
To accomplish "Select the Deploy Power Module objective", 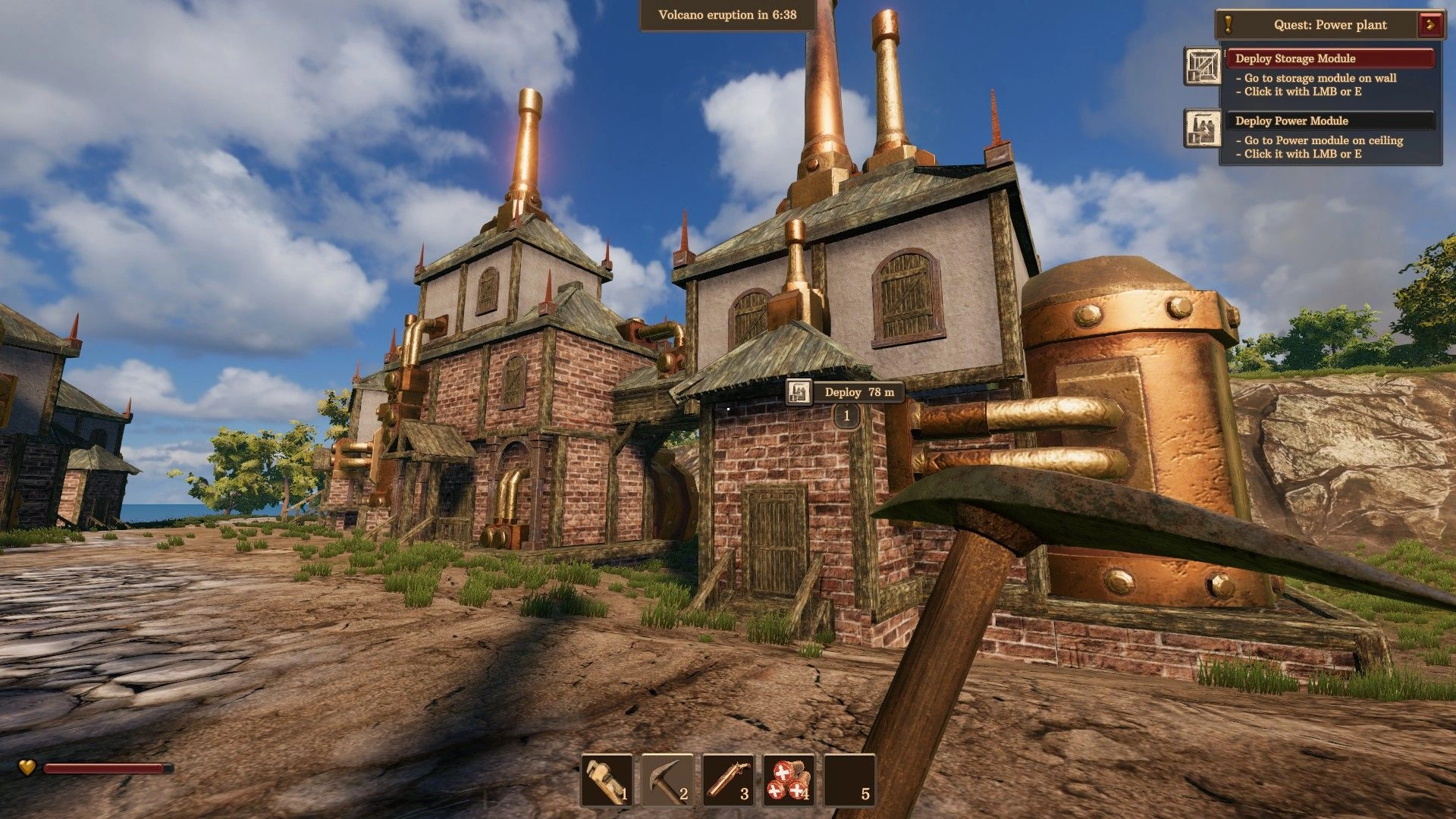I will pos(1329,121).
